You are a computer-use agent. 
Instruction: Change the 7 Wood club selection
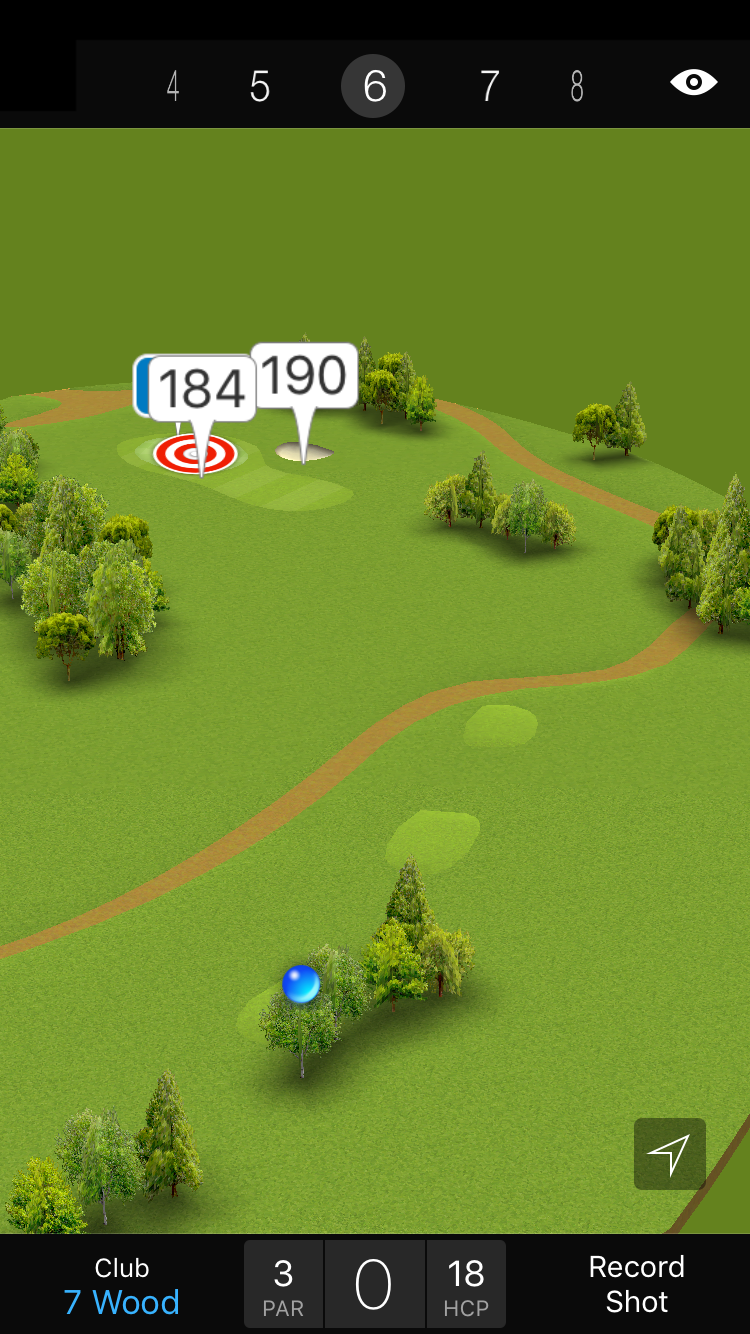click(122, 1286)
